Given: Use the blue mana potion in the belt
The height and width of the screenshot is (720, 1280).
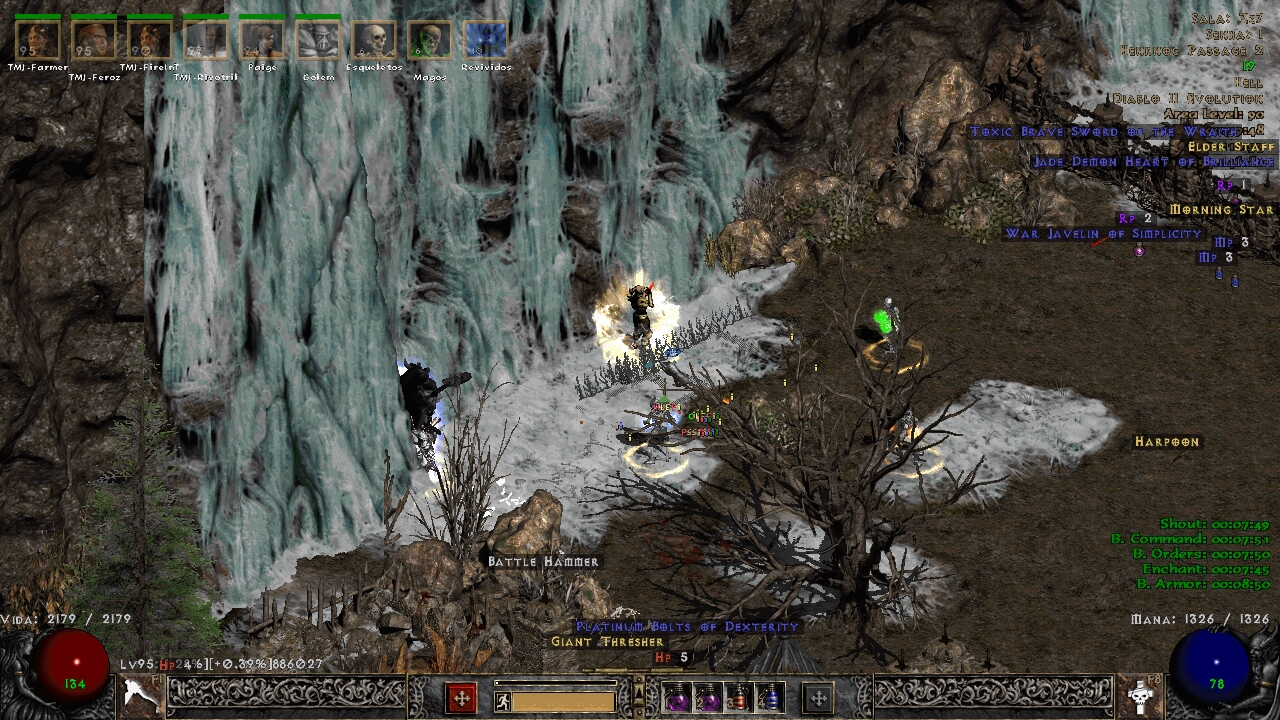Looking at the screenshot, I should pyautogui.click(x=770, y=698).
